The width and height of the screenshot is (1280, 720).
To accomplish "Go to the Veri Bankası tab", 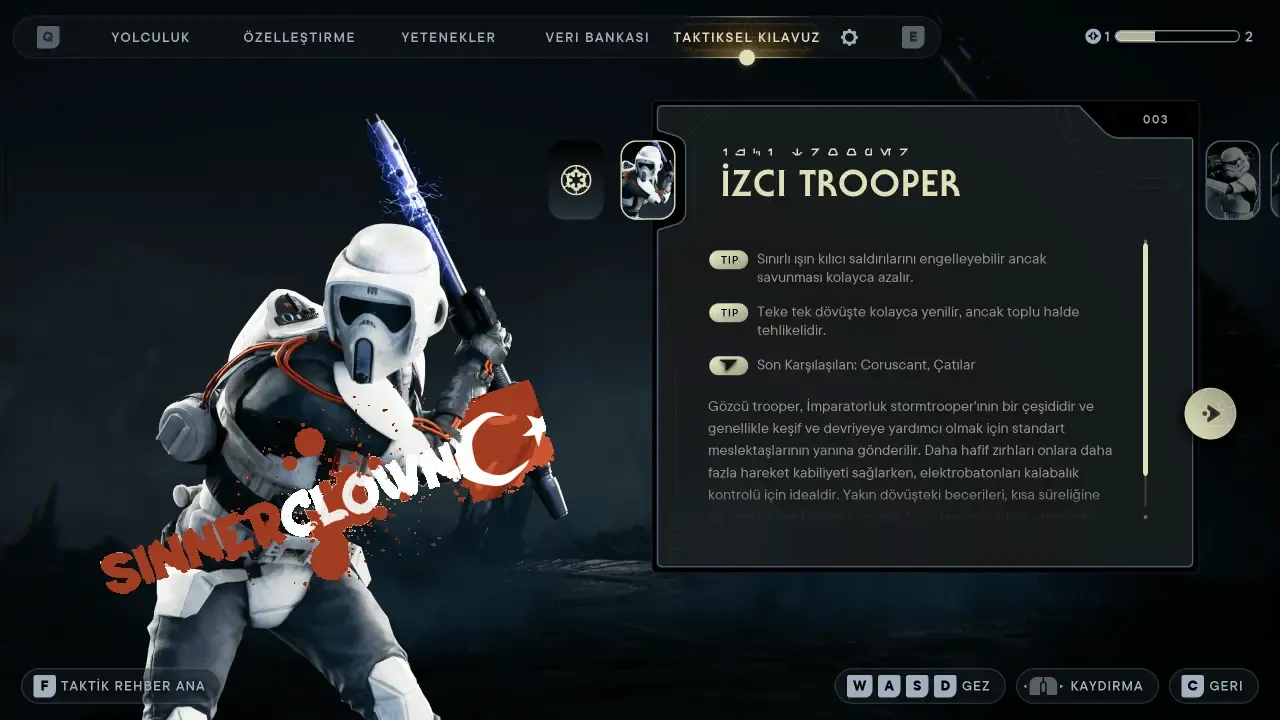I will coord(597,37).
